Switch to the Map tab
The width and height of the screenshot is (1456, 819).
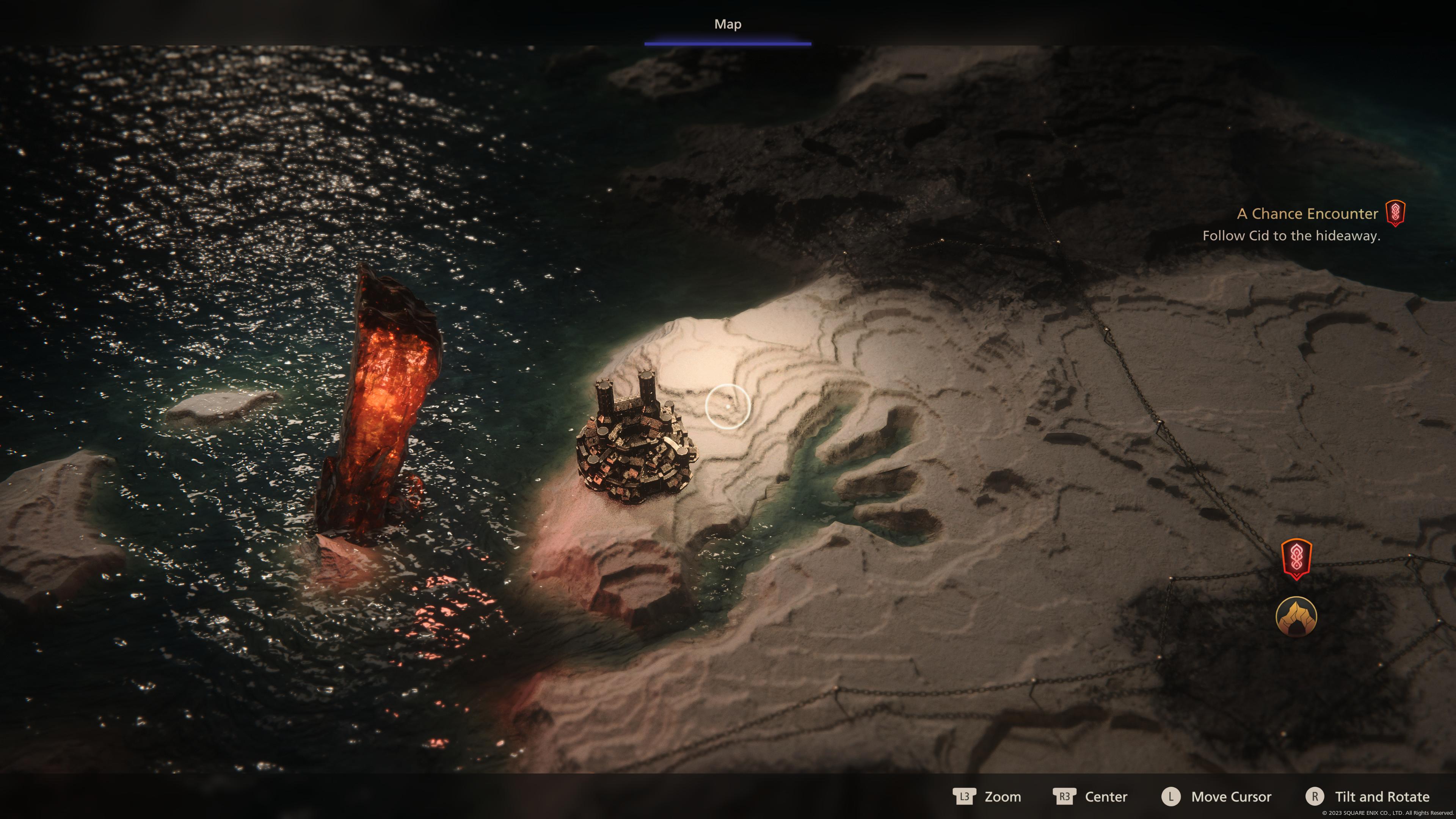[x=728, y=24]
